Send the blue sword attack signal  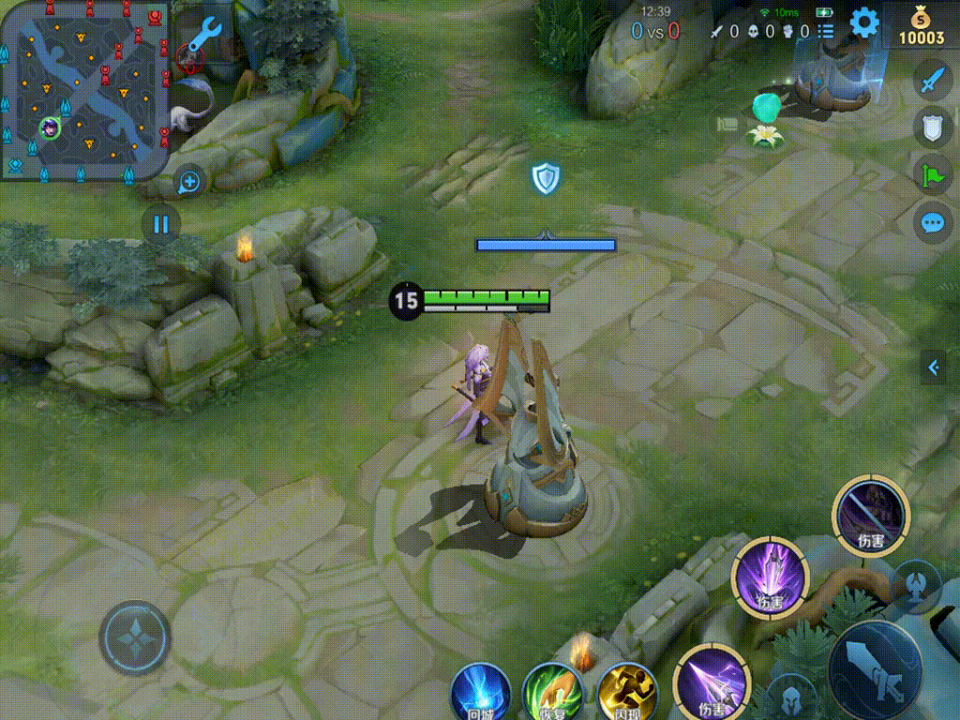coord(932,79)
